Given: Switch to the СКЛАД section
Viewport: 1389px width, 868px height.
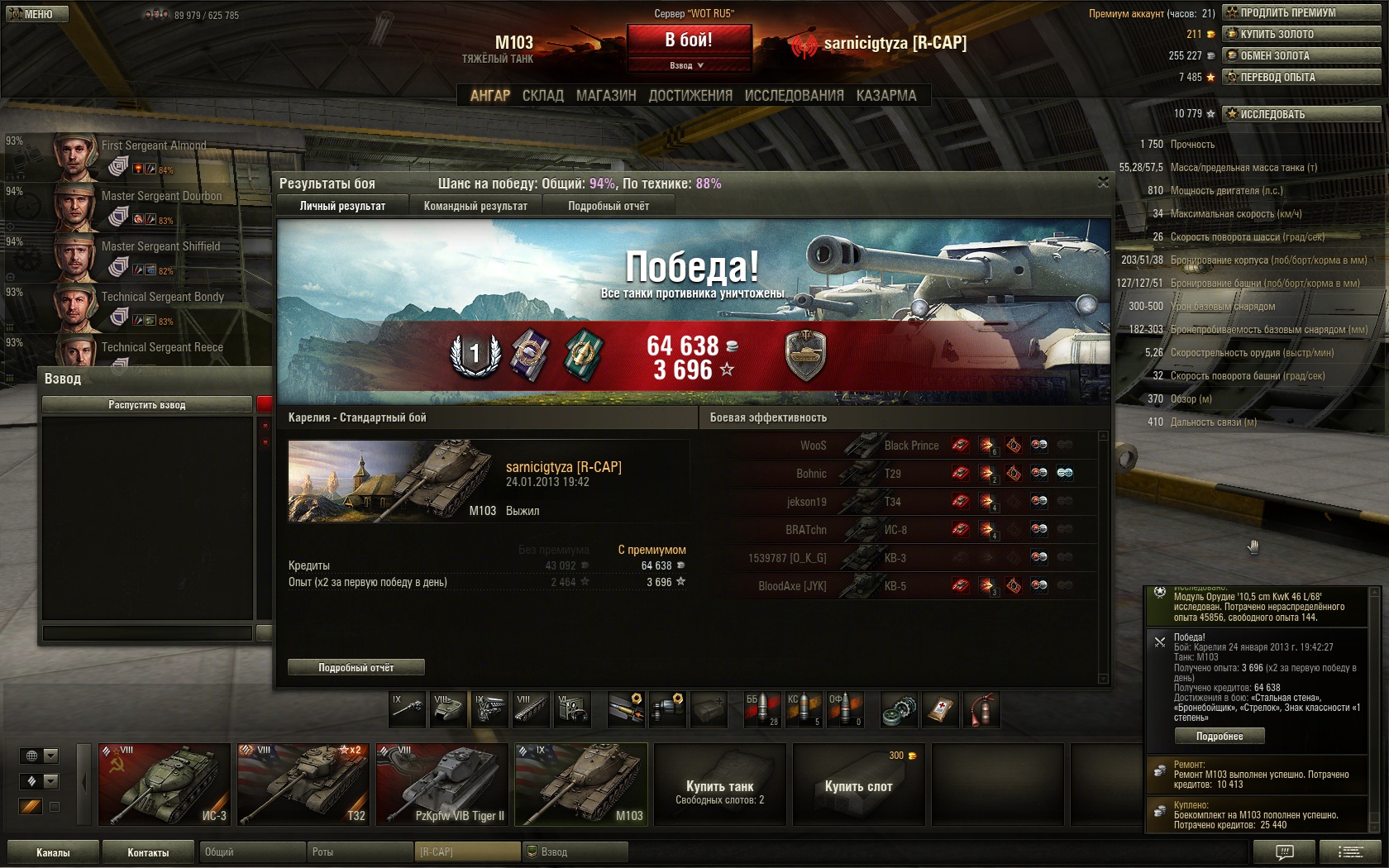Looking at the screenshot, I should point(542,96).
